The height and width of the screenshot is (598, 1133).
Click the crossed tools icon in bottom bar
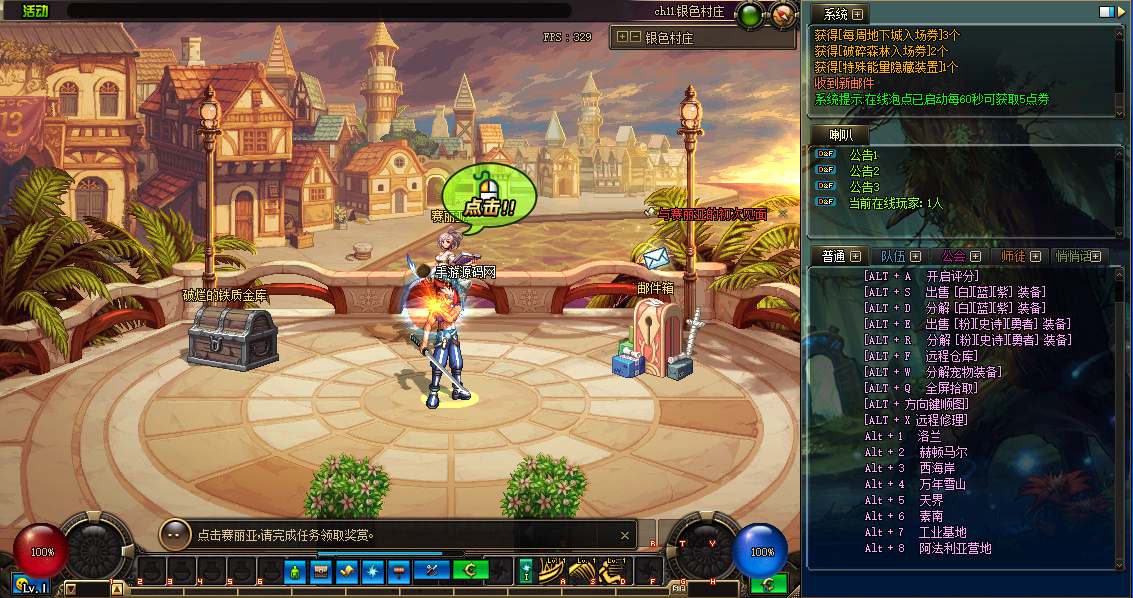[433, 571]
